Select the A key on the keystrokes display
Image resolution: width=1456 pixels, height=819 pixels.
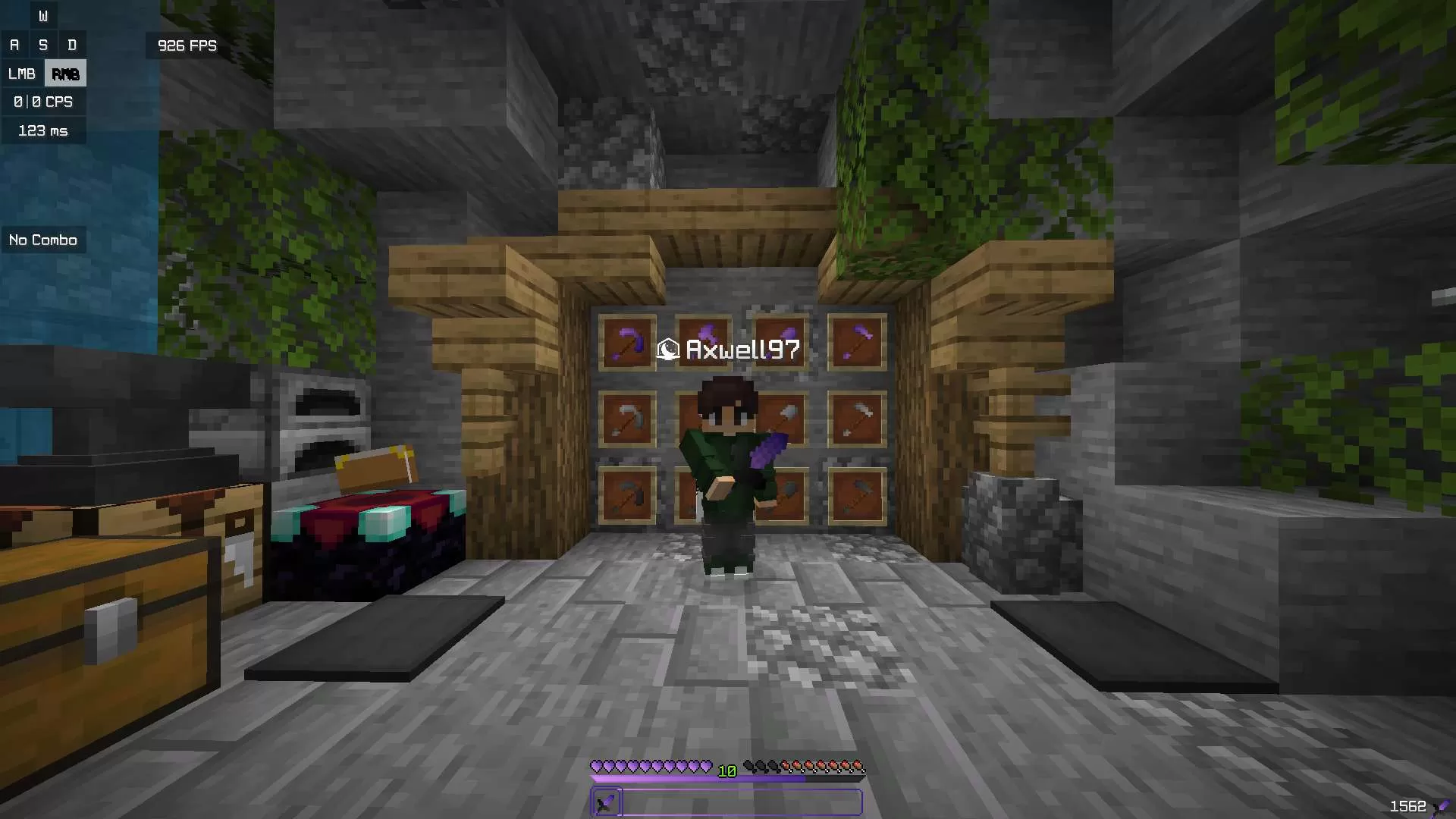pyautogui.click(x=14, y=44)
